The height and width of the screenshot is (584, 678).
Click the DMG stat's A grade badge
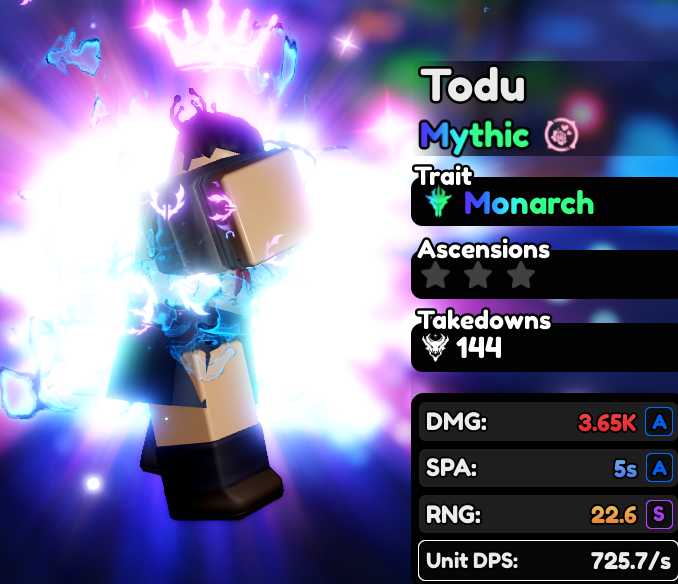click(658, 422)
